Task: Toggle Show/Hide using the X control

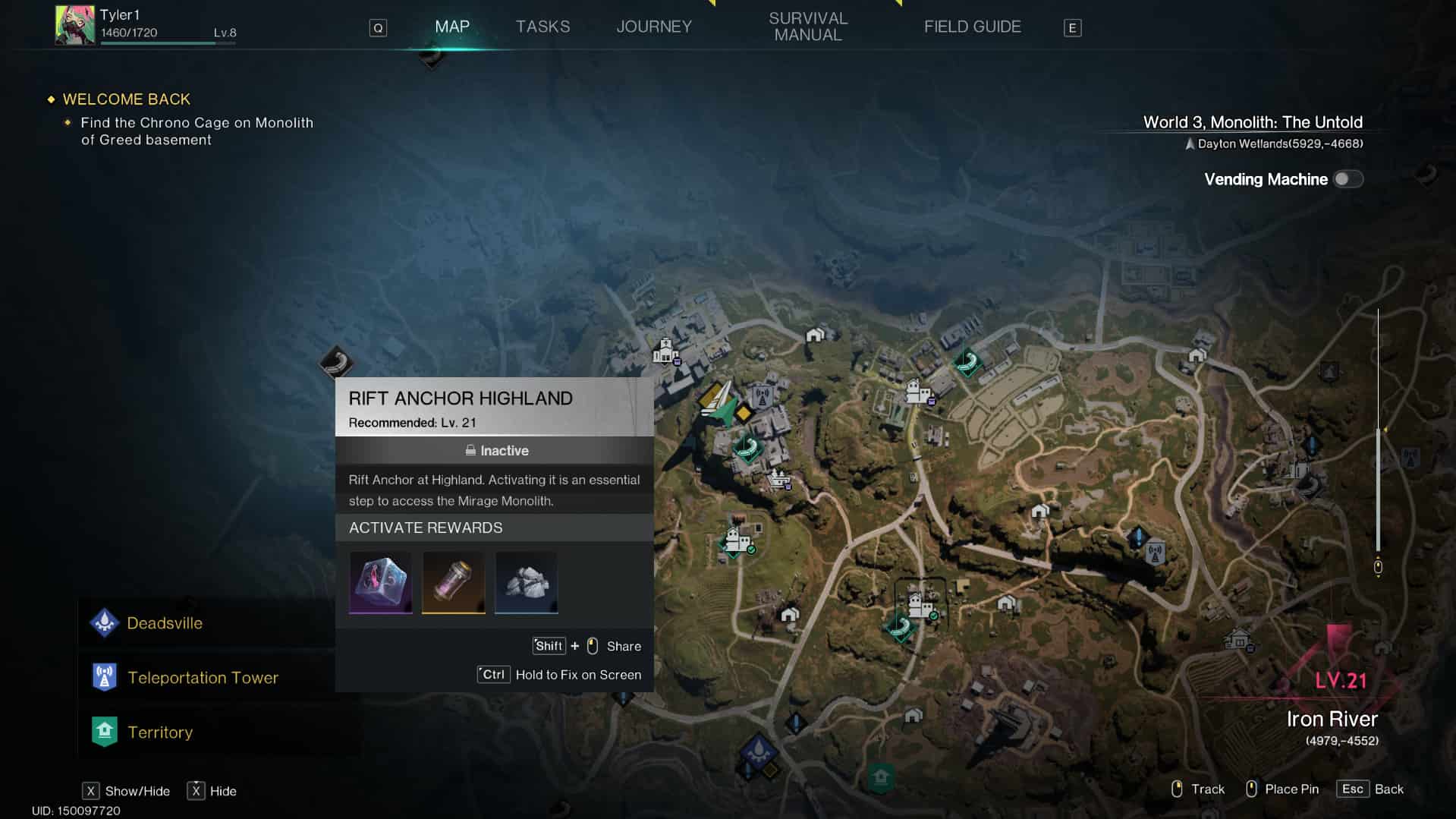Action: pyautogui.click(x=91, y=791)
